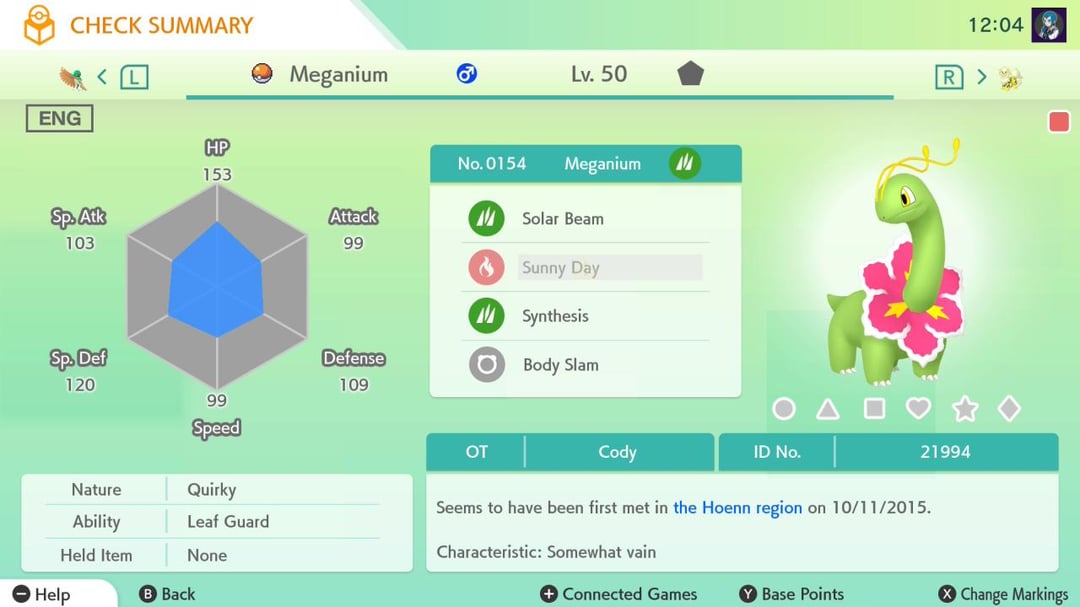This screenshot has width=1080, height=607.
Task: Go to the next Pokémon arrow
Action: point(981,76)
